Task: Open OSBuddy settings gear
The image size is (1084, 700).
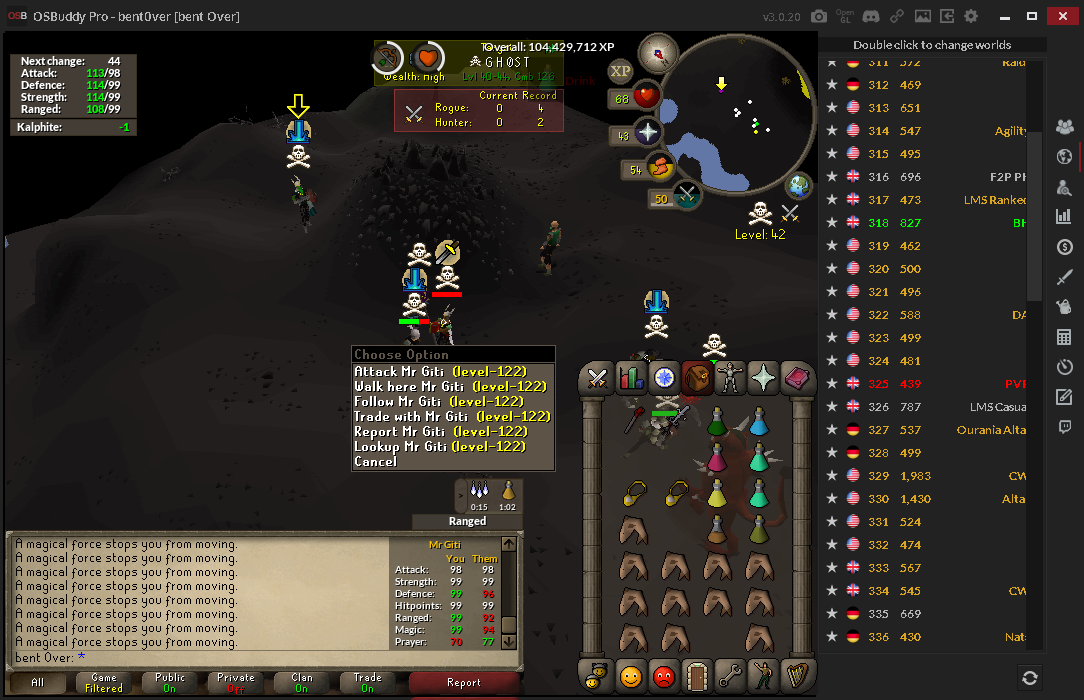Action: coord(971,17)
